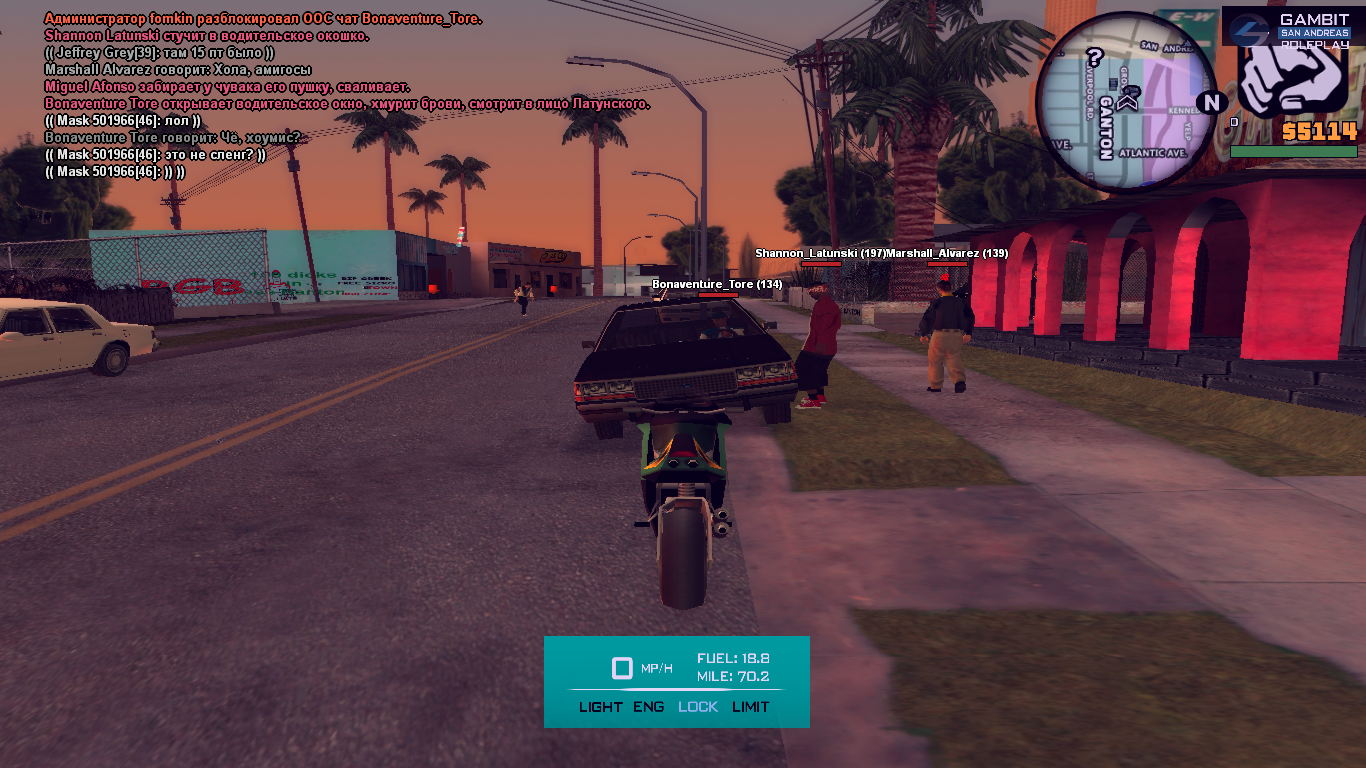Toggle the LIMIT speed limiter indicator
1366x768 pixels.
point(750,707)
